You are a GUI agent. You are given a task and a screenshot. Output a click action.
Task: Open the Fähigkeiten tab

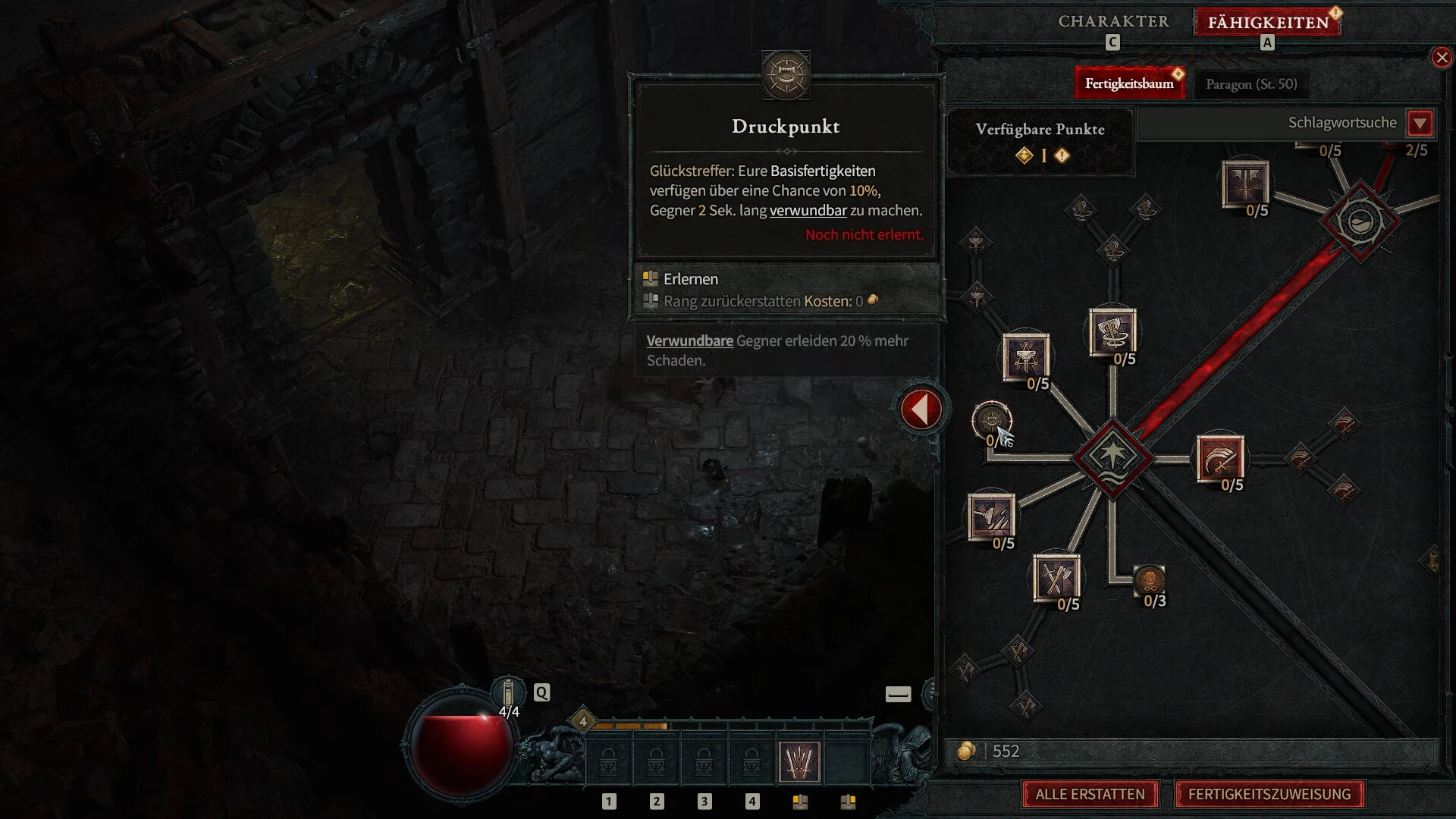1268,22
